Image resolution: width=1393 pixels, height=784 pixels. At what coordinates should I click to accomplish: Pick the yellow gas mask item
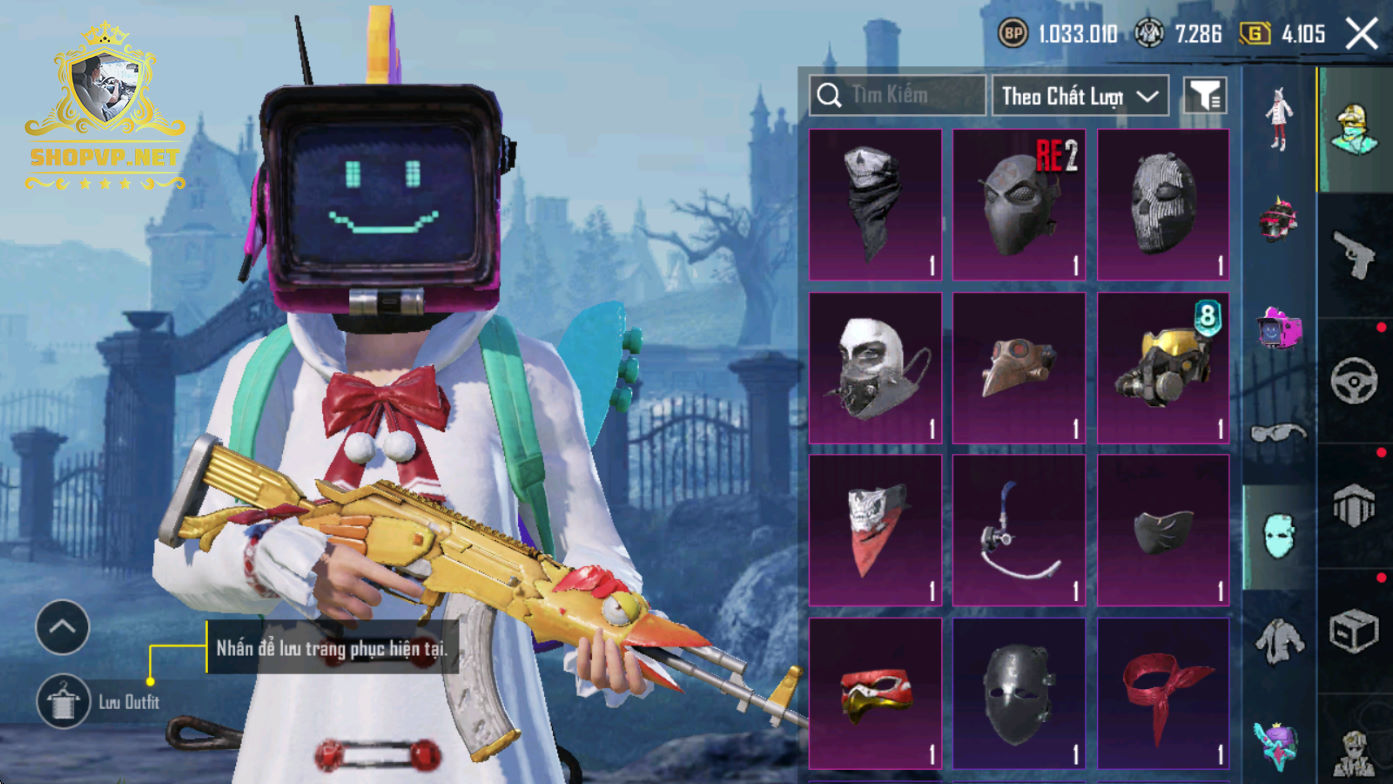point(1163,368)
